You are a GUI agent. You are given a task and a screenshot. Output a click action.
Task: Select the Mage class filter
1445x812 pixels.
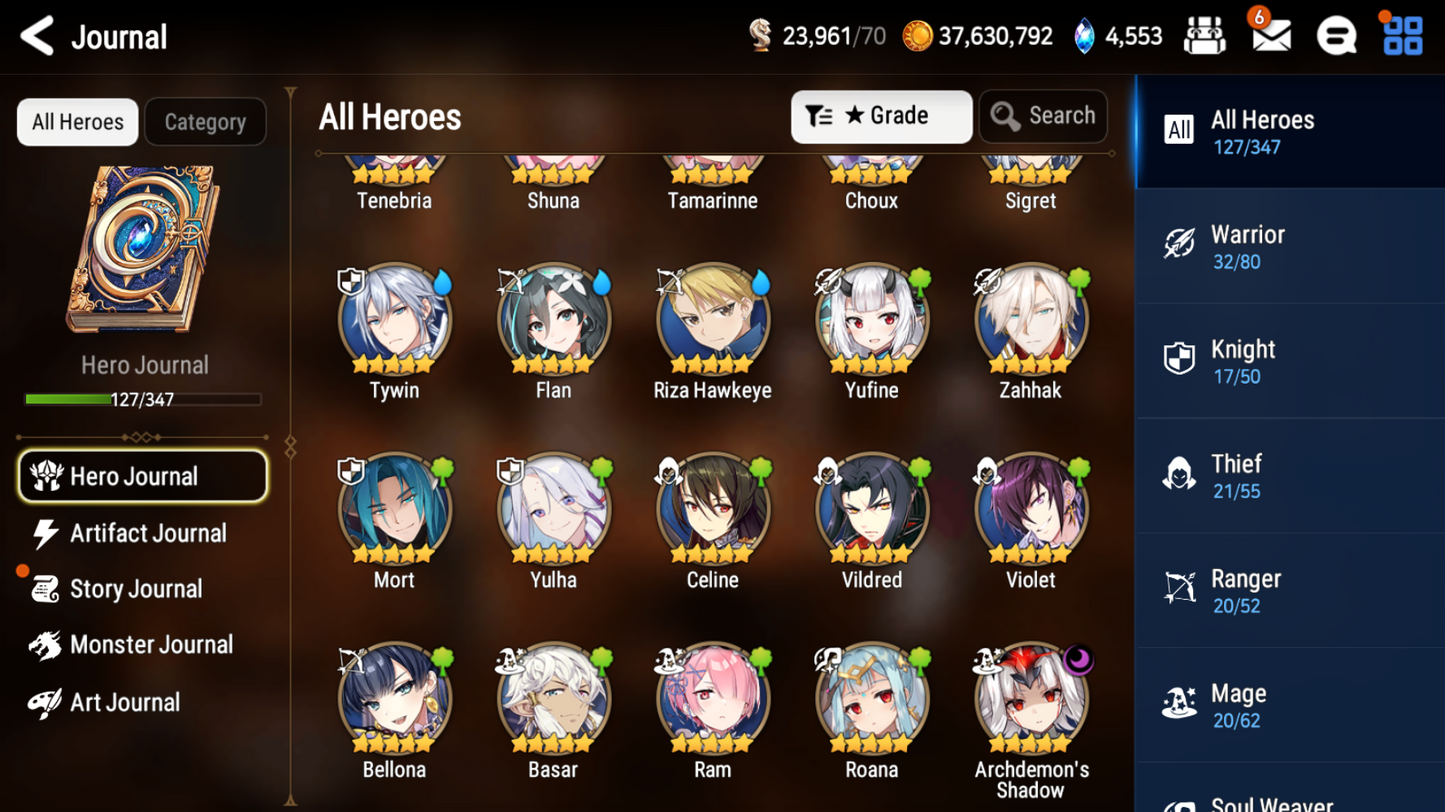pyautogui.click(x=1289, y=706)
